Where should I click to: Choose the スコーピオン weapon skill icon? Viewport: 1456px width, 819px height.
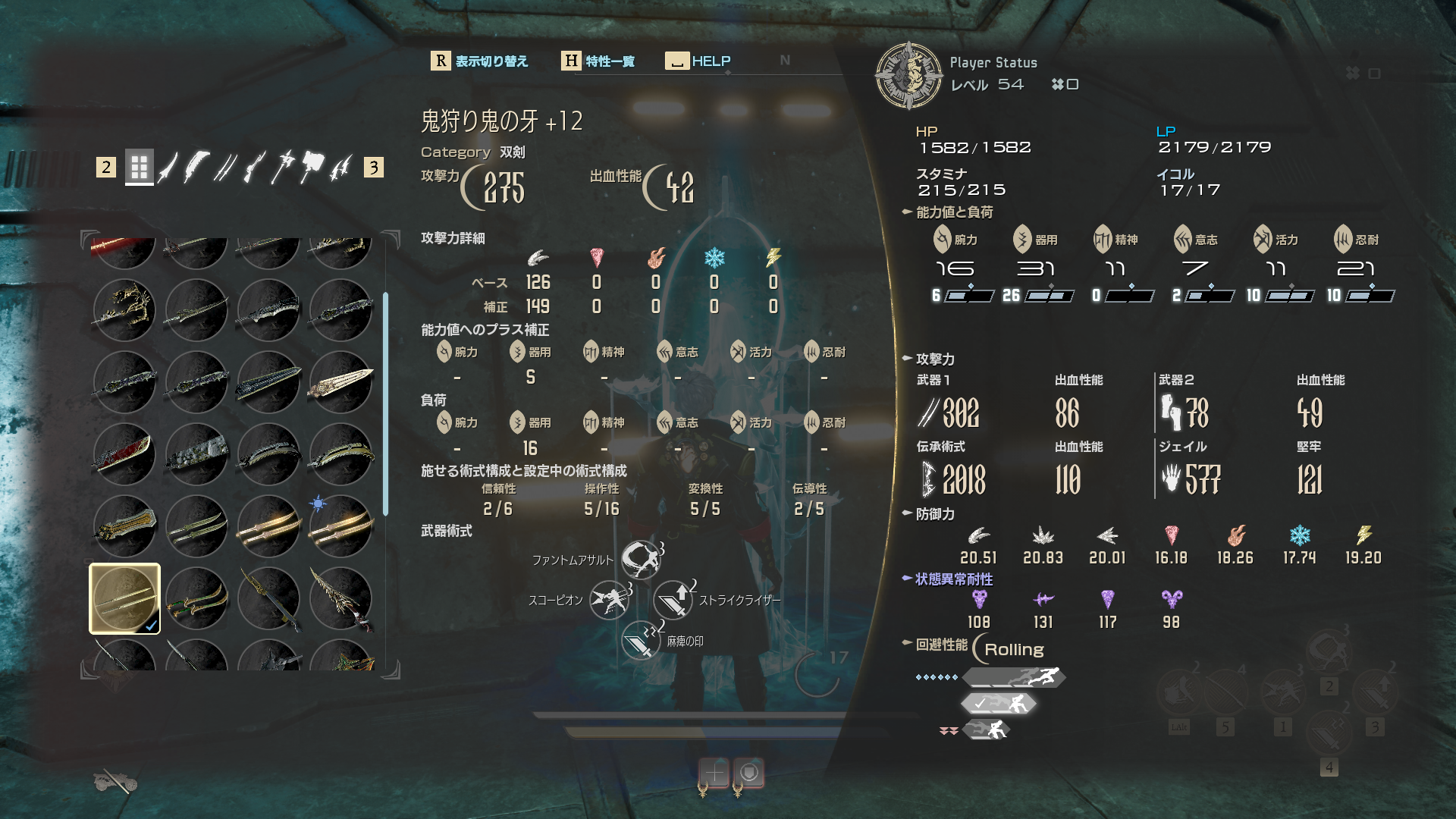(x=610, y=600)
